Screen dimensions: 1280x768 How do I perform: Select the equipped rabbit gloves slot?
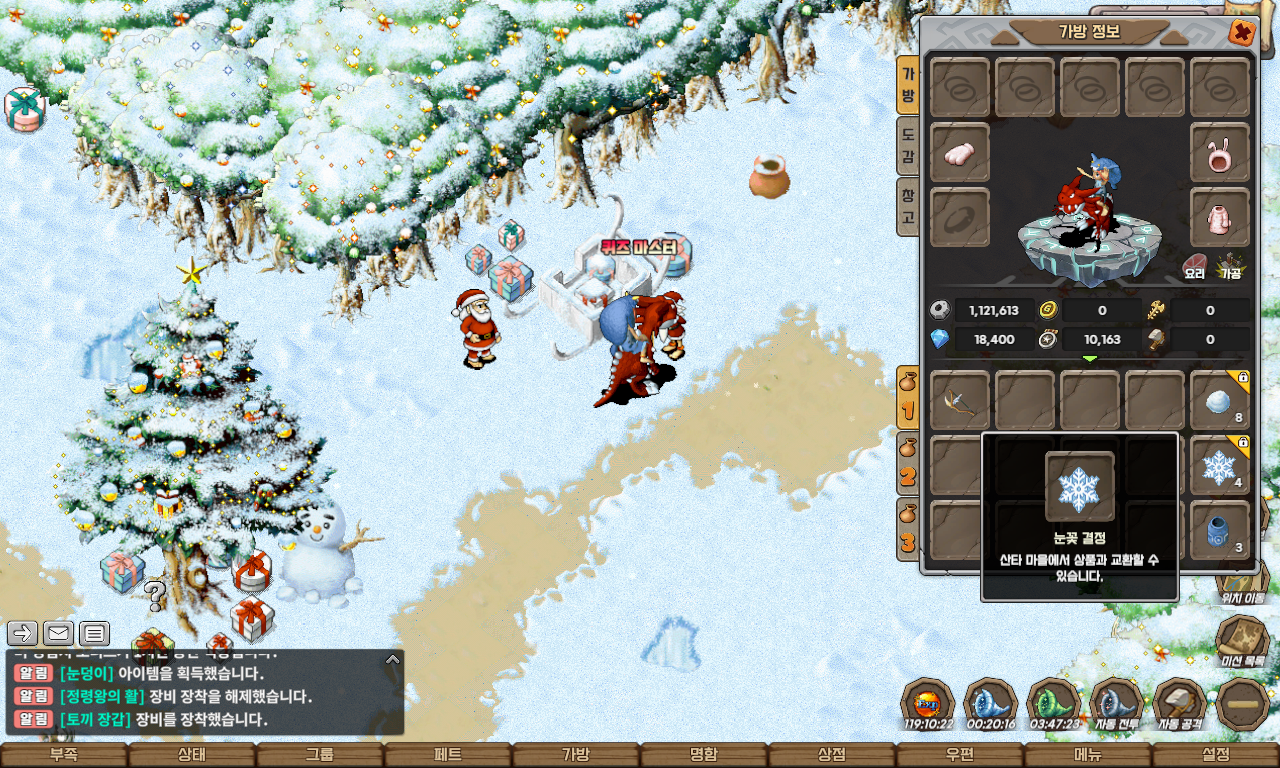(960, 153)
